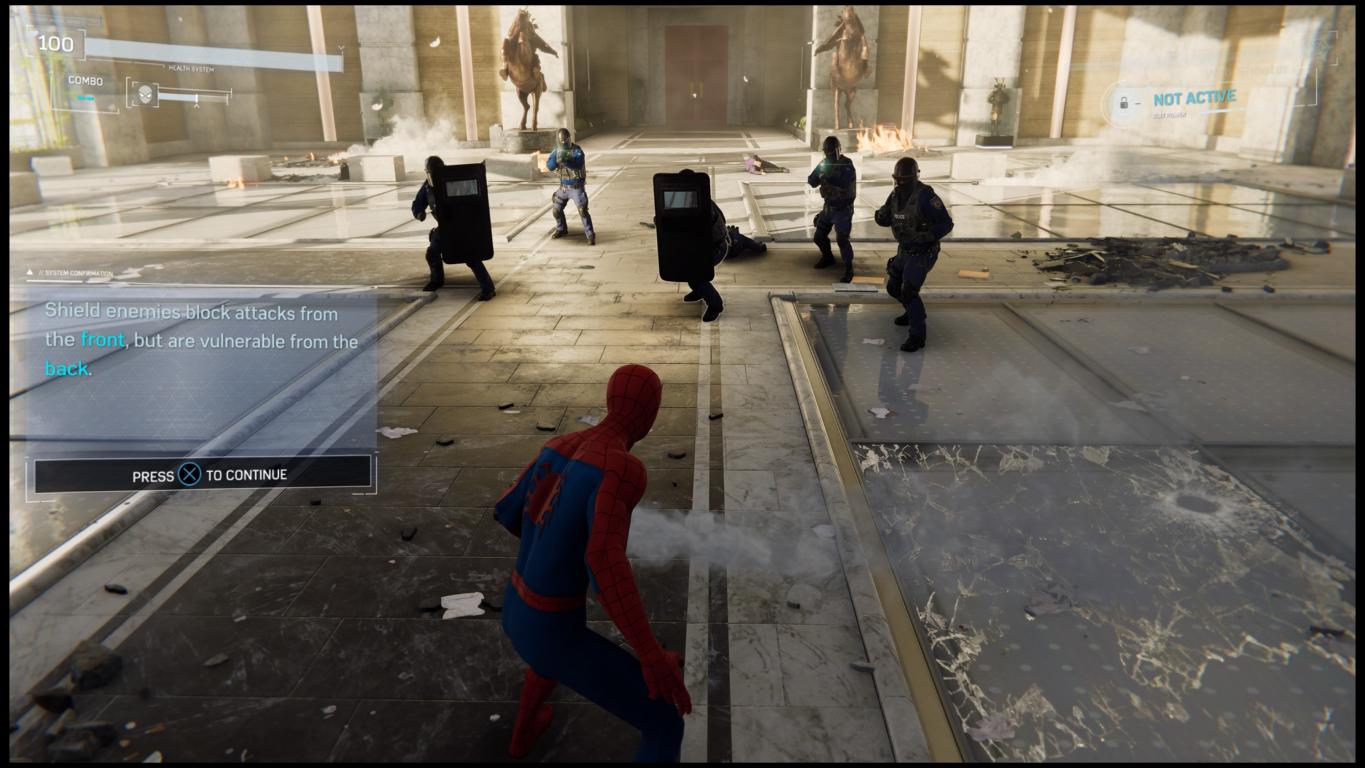This screenshot has width=1365, height=768.
Task: Select the padlock icon next to Not Active
Action: pos(1123,103)
